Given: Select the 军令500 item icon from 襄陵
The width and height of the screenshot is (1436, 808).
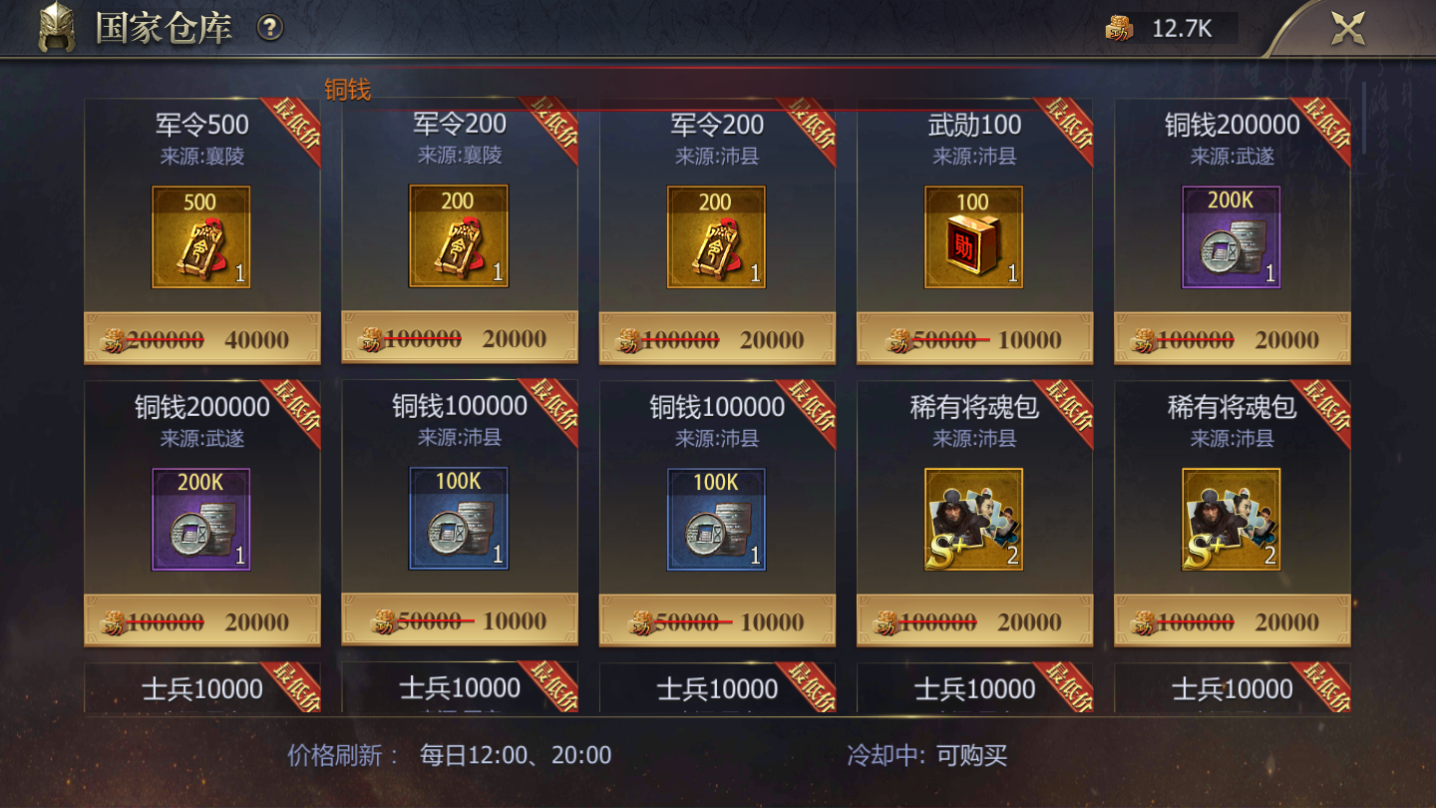Looking at the screenshot, I should [x=200, y=237].
